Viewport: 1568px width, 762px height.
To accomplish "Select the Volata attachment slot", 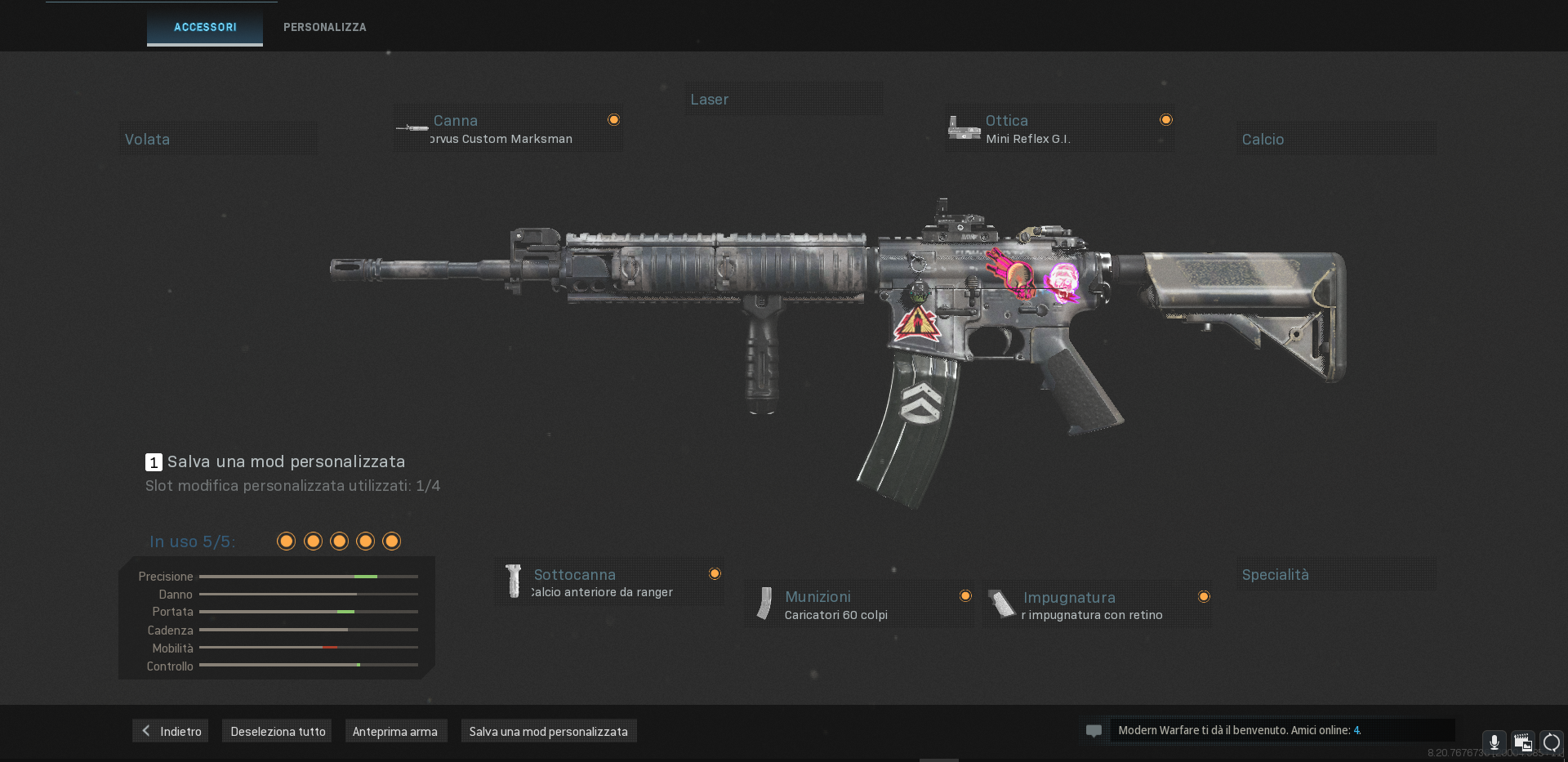I will 217,139.
